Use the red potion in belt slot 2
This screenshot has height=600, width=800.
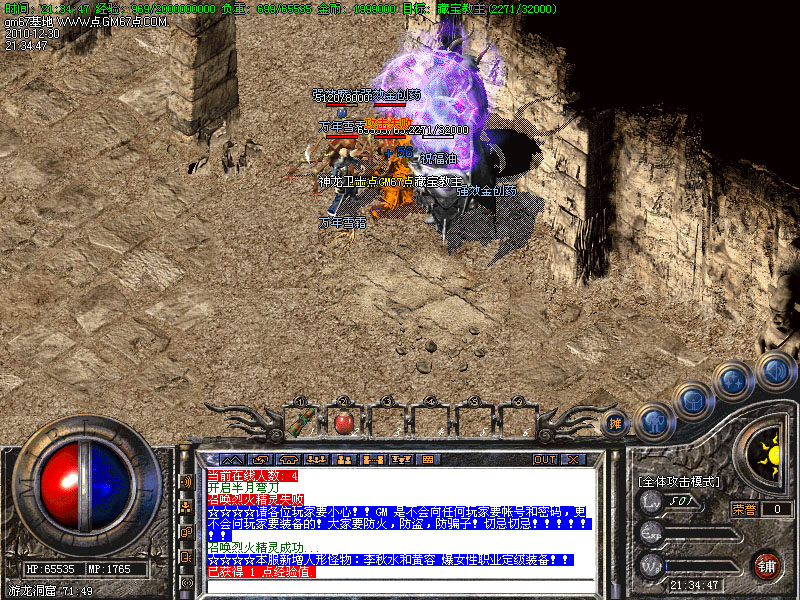click(x=343, y=422)
